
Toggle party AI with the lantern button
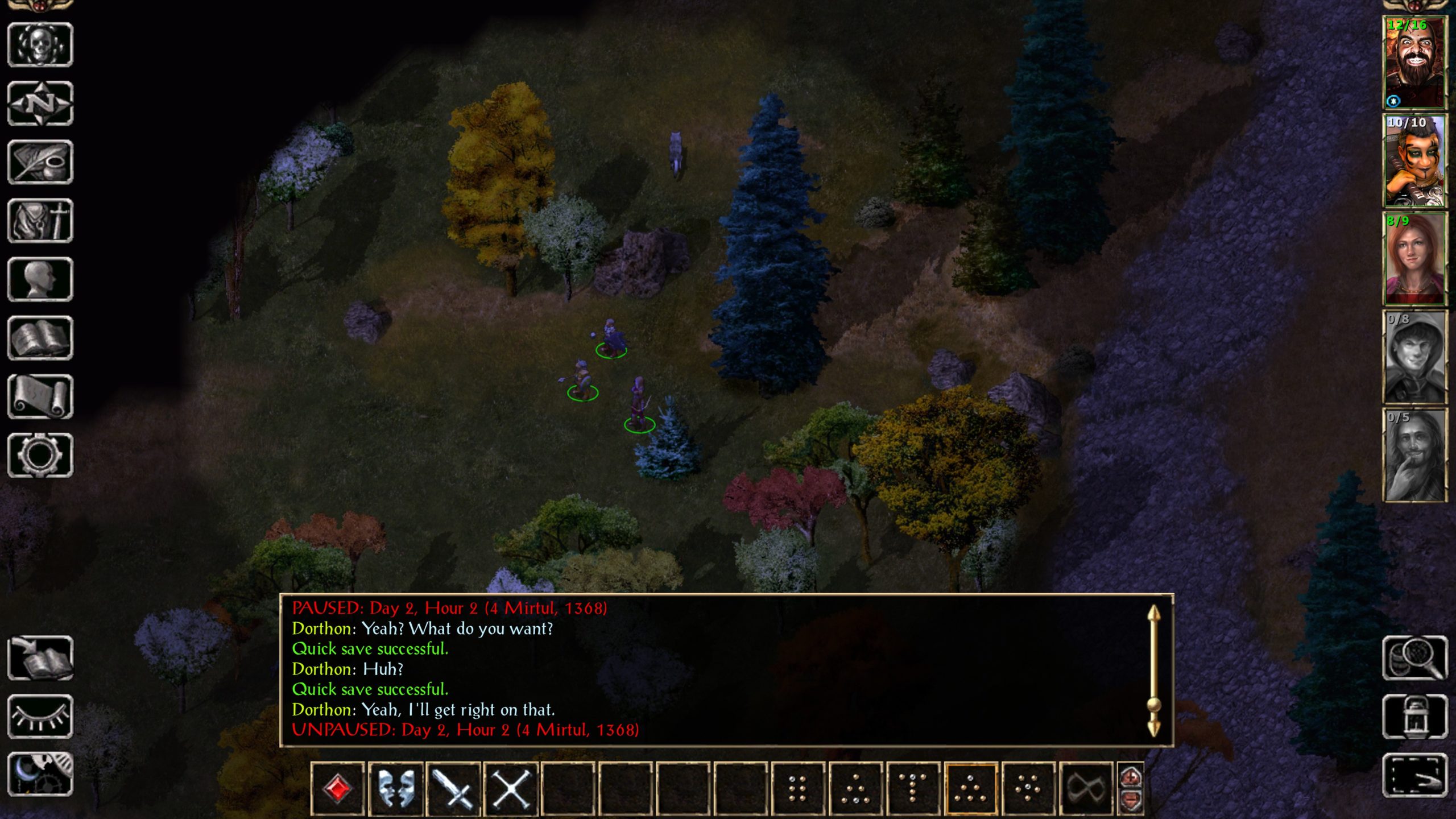(1415, 717)
